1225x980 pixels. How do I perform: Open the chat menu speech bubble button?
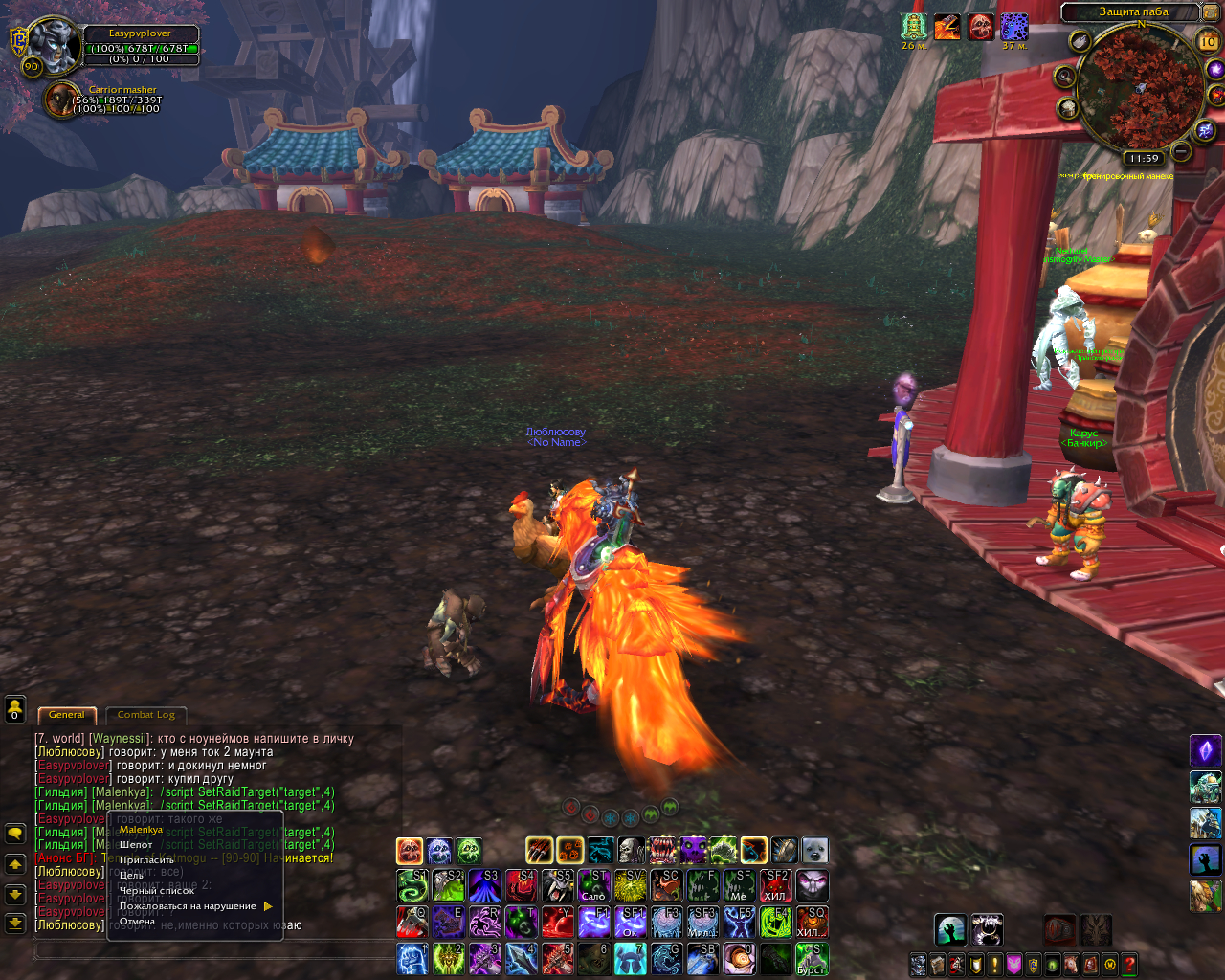click(x=15, y=834)
